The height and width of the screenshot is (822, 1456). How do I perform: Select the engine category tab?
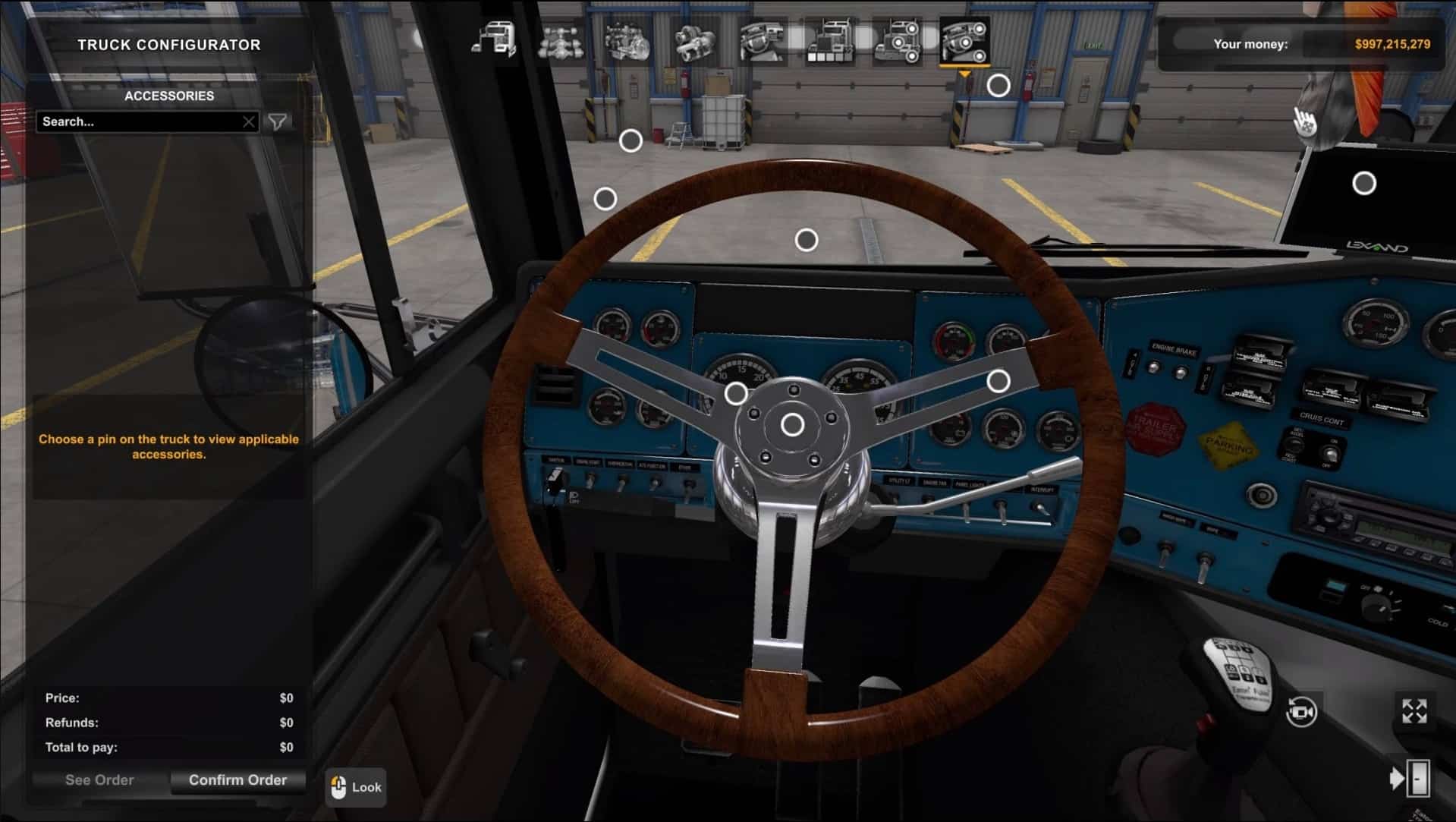[x=628, y=41]
